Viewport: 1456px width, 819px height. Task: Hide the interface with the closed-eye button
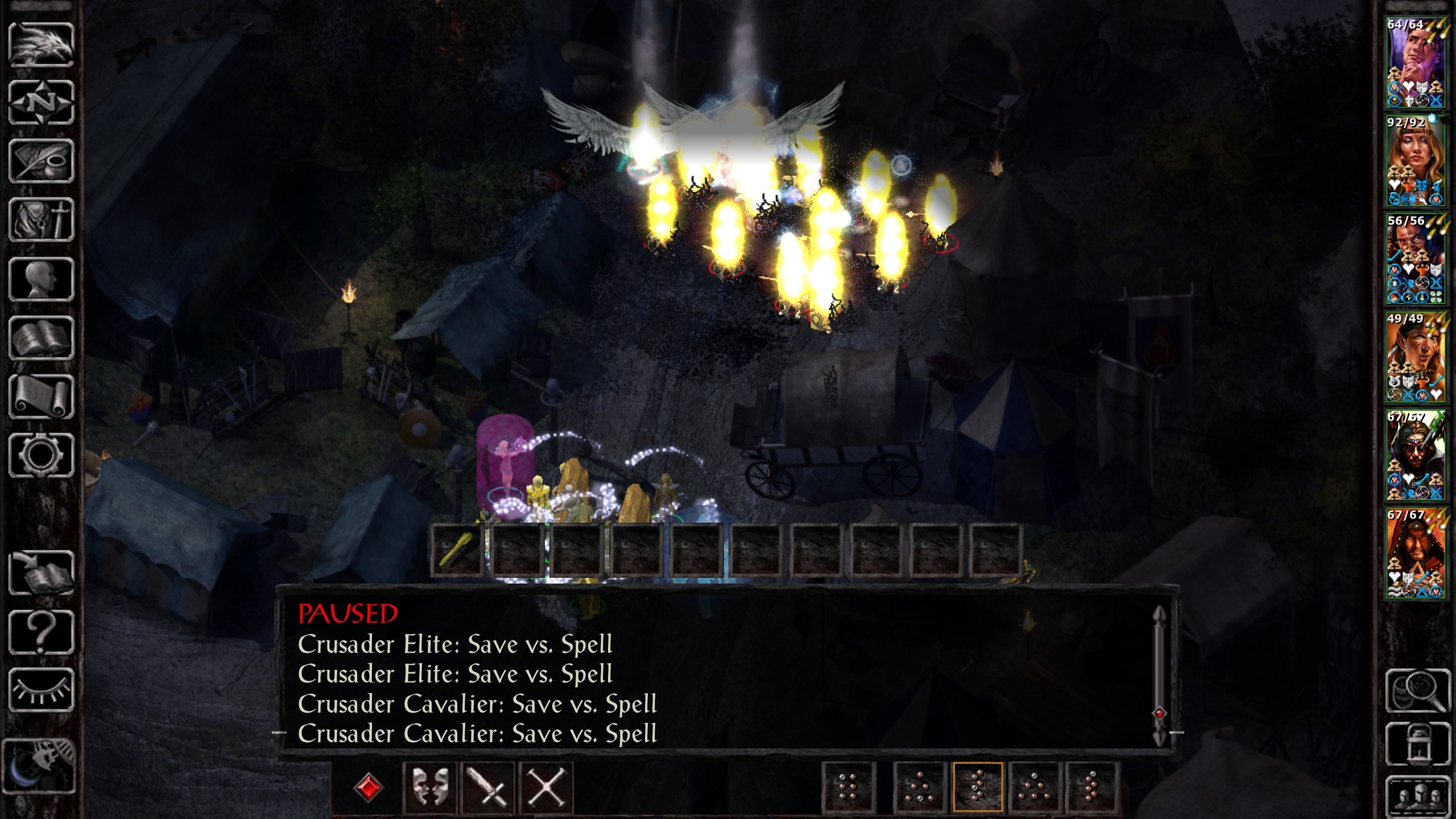(x=42, y=690)
